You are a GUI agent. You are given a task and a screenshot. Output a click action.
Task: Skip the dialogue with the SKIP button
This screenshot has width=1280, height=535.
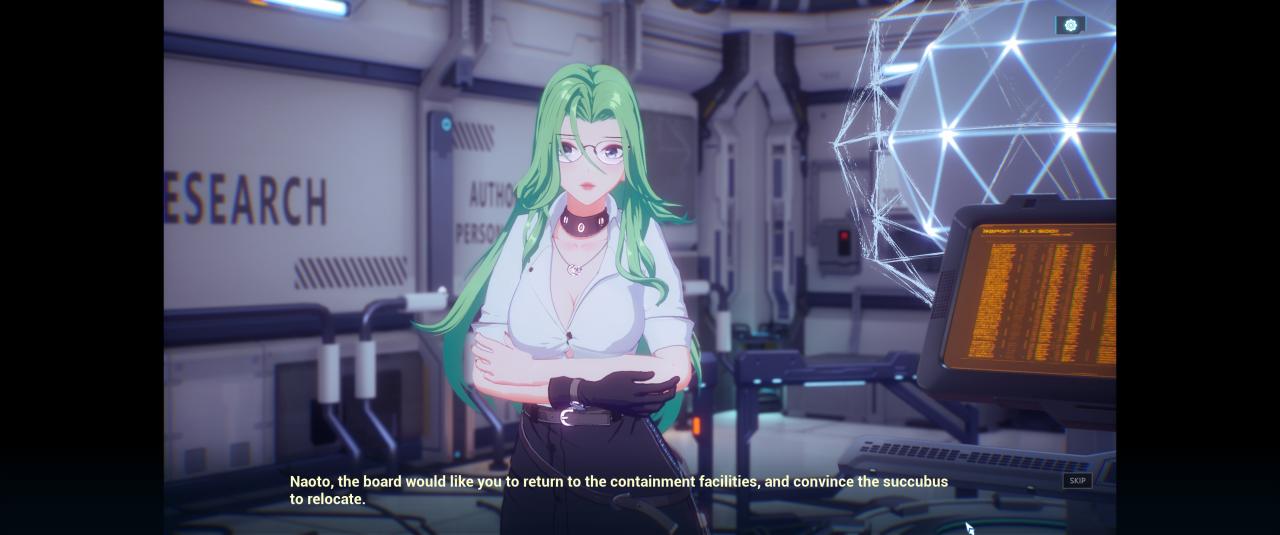pyautogui.click(x=1077, y=481)
